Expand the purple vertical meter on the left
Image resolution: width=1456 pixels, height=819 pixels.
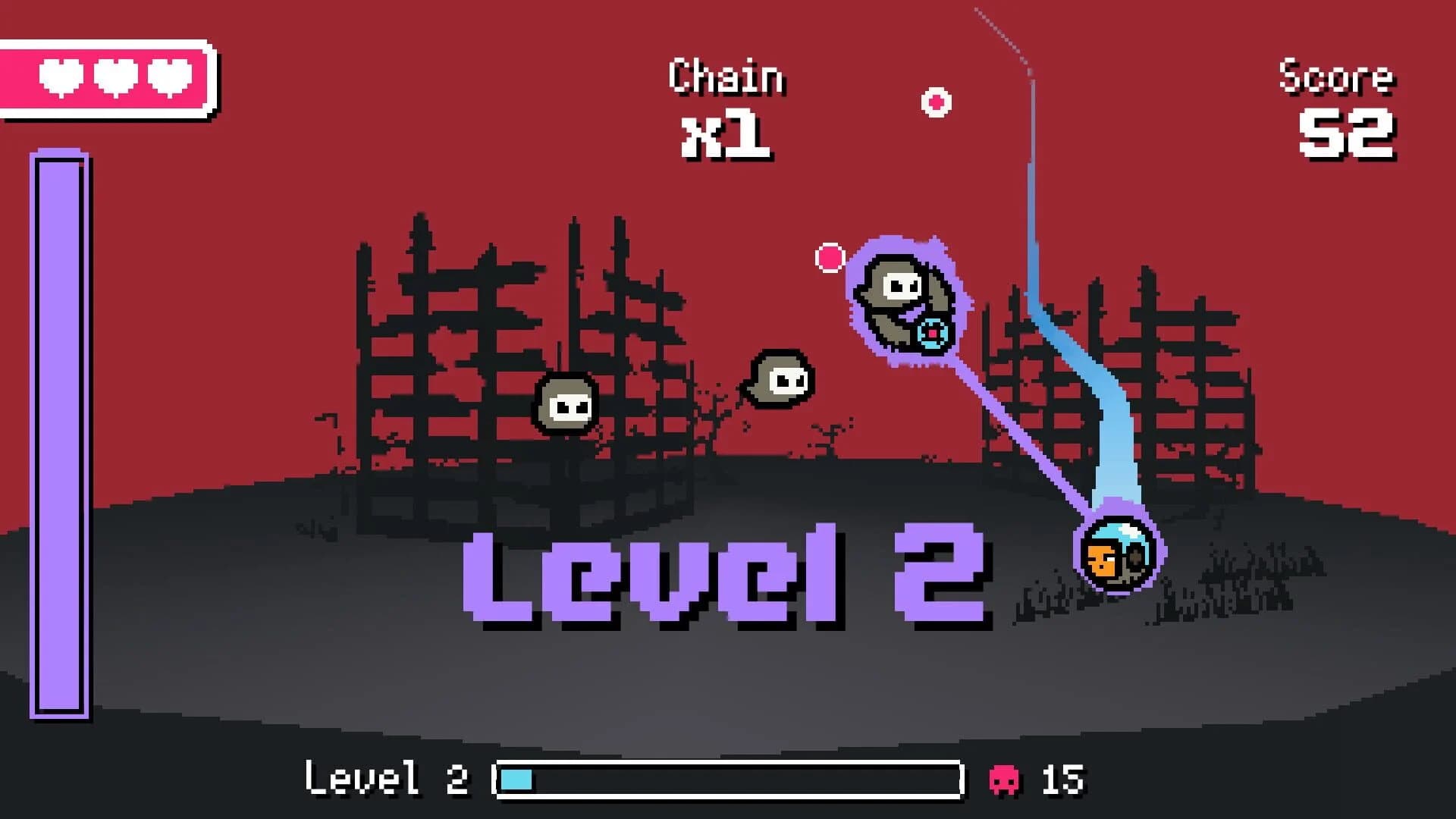pos(62,432)
